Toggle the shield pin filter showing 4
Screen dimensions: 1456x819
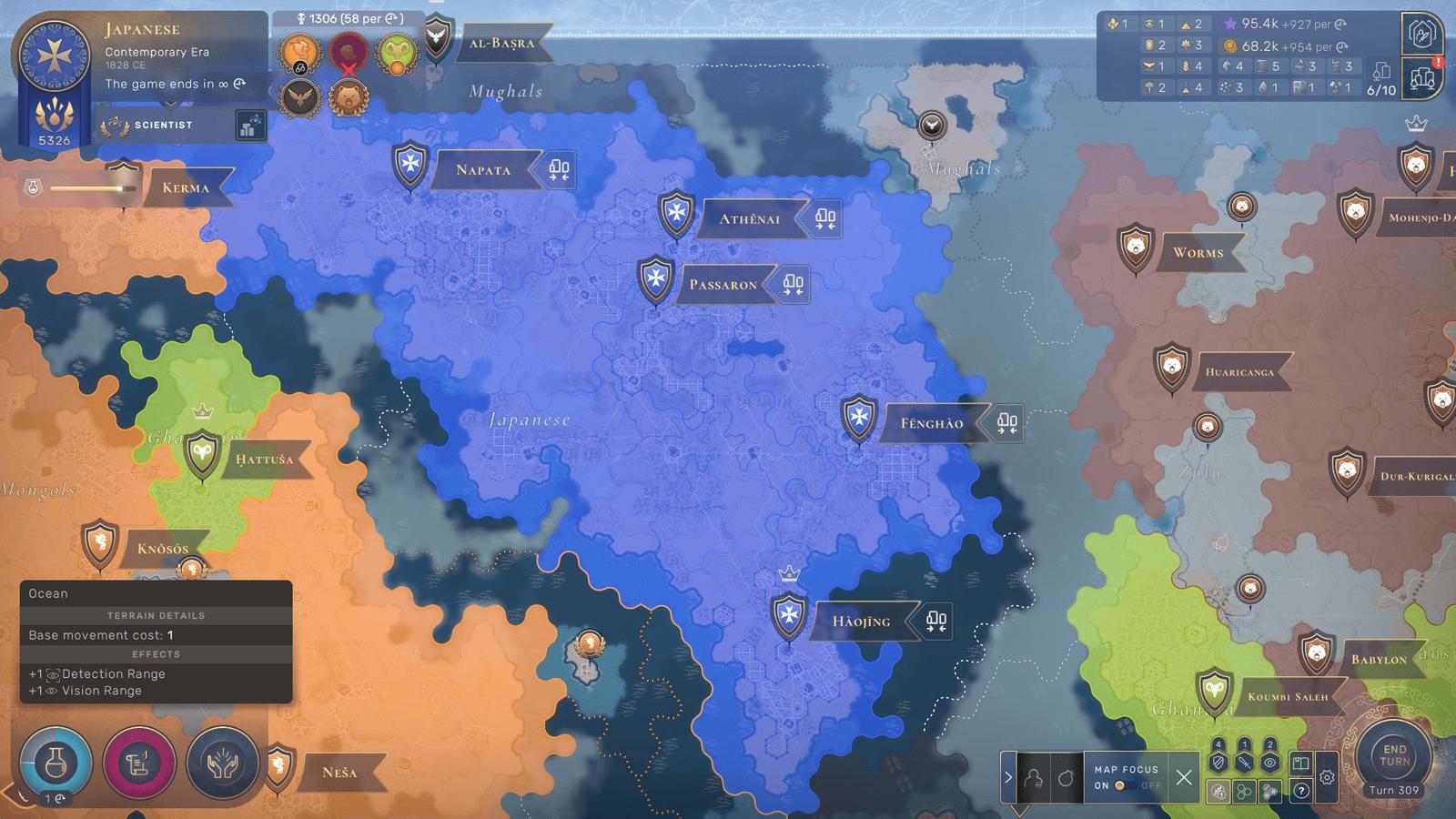point(1217,761)
